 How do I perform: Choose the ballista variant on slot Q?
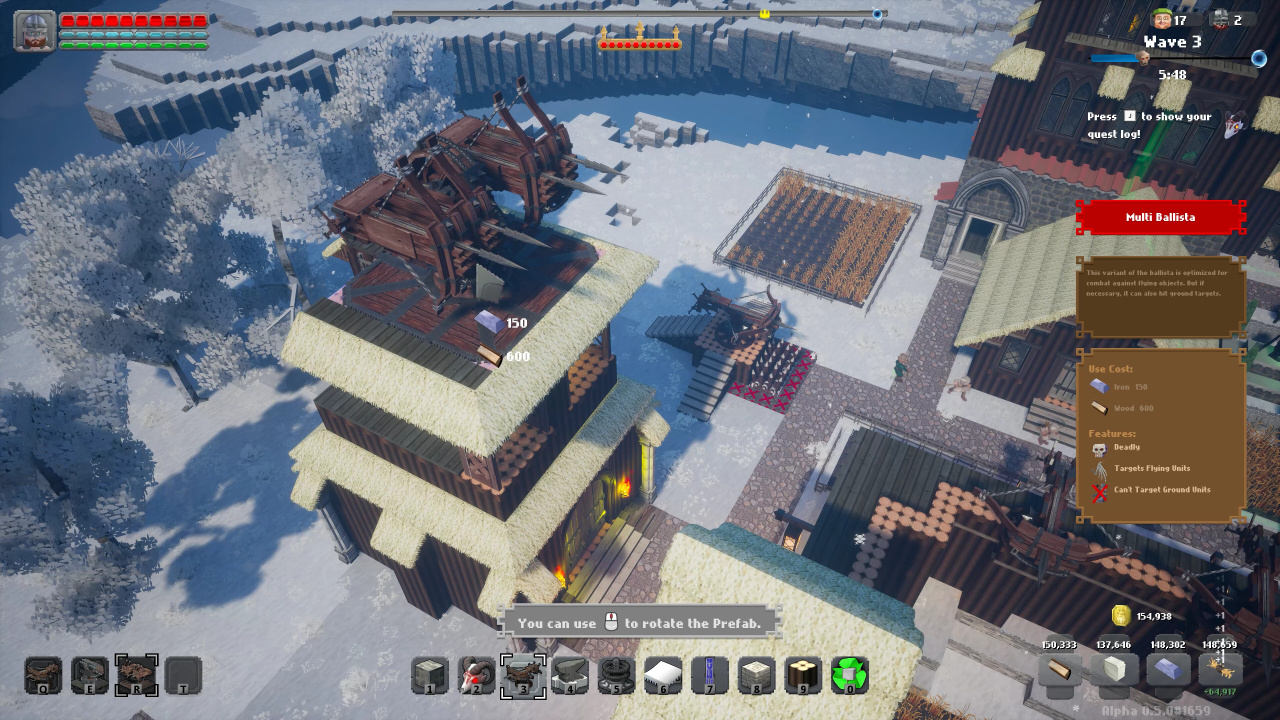coord(43,675)
